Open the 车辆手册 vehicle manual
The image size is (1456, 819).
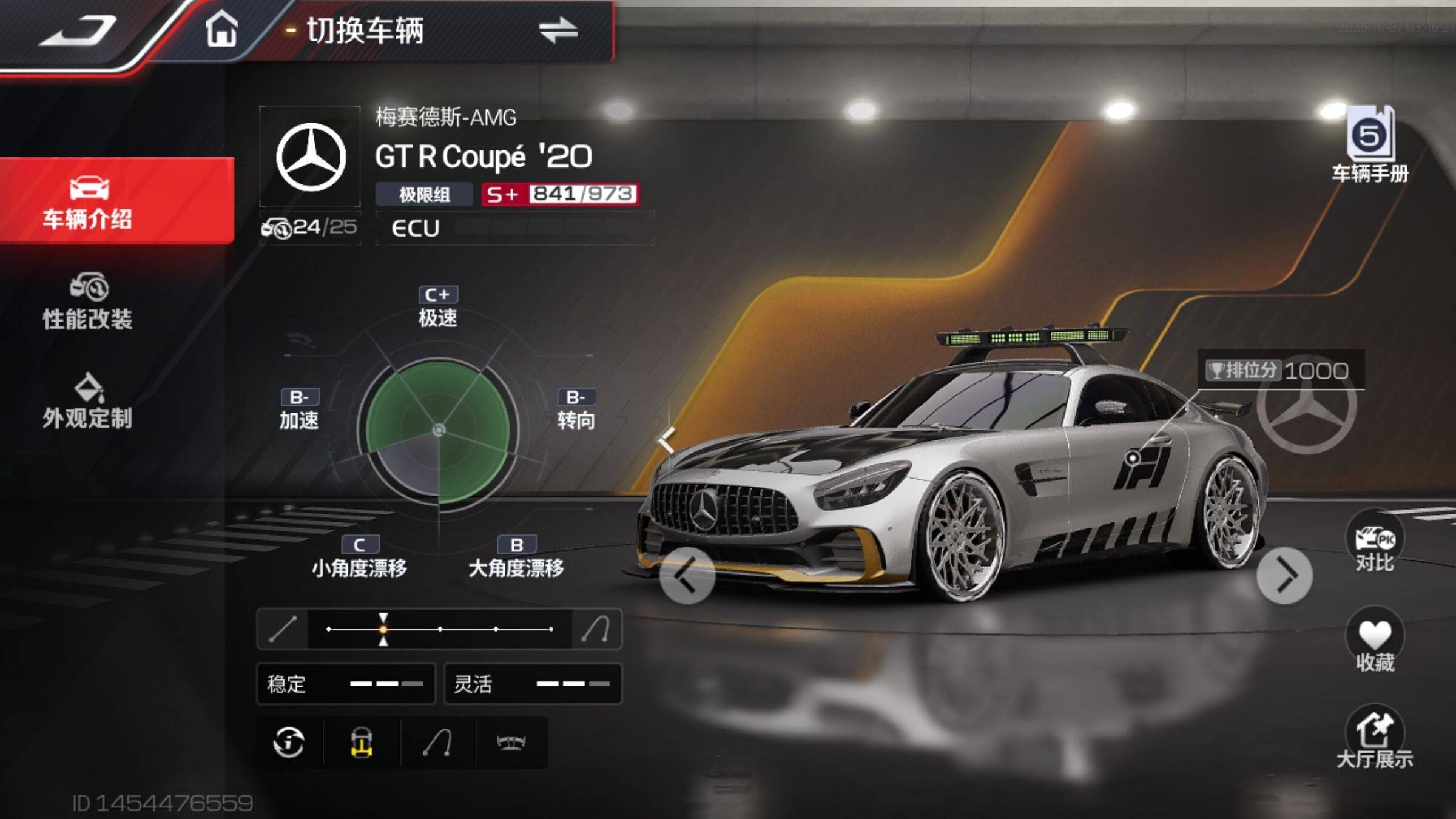point(1370,146)
